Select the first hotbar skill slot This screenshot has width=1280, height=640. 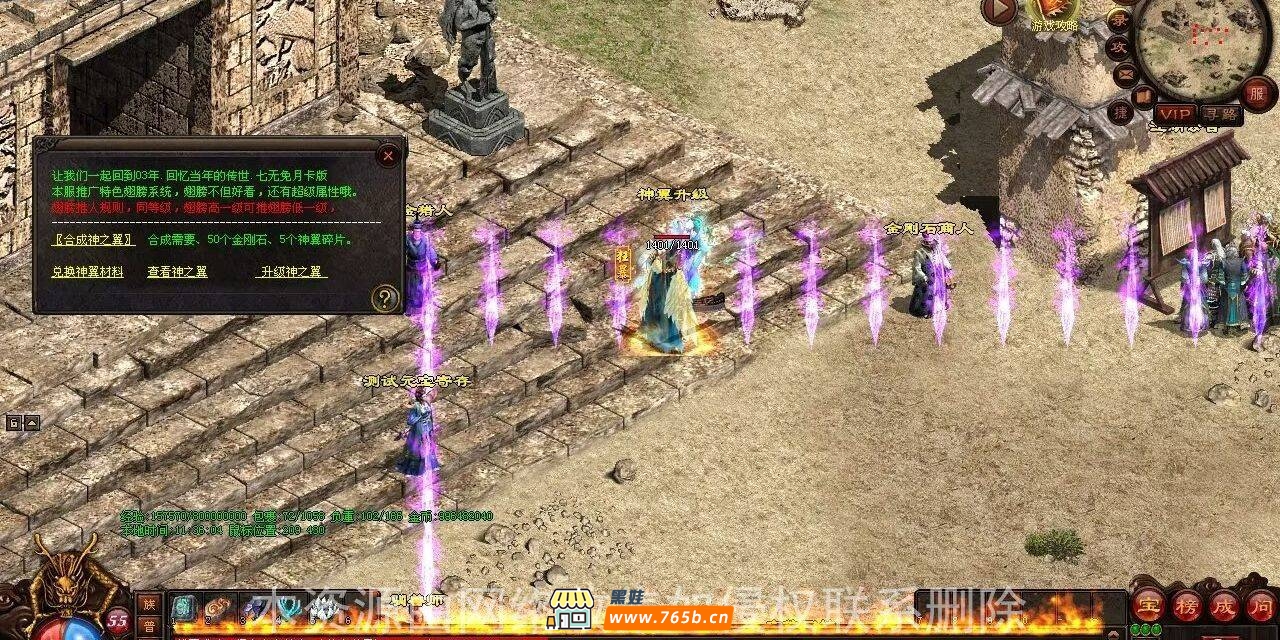click(183, 606)
